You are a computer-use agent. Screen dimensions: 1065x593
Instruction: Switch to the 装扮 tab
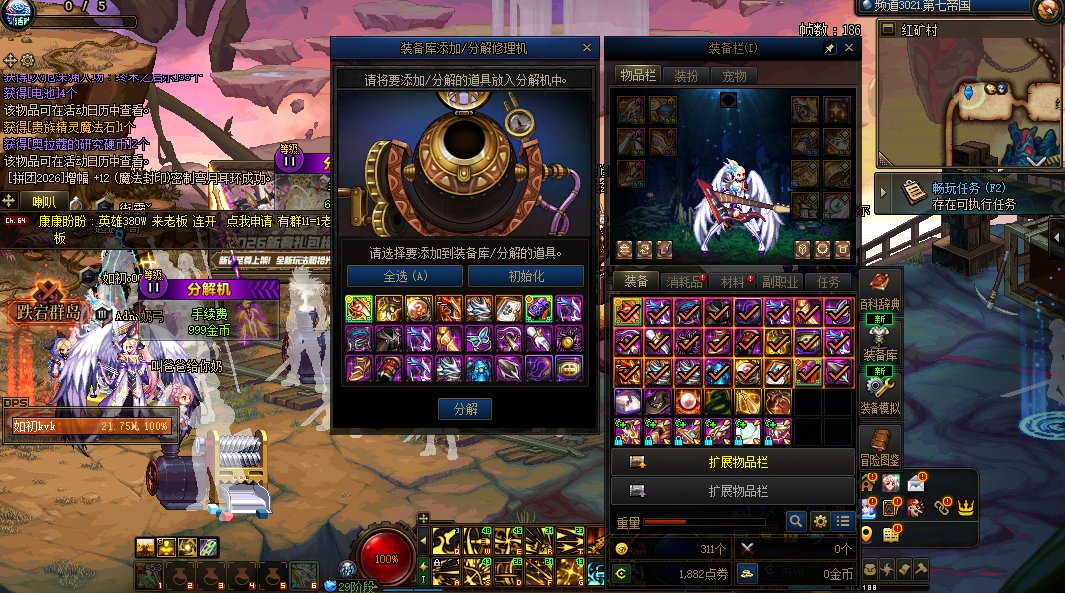point(686,76)
